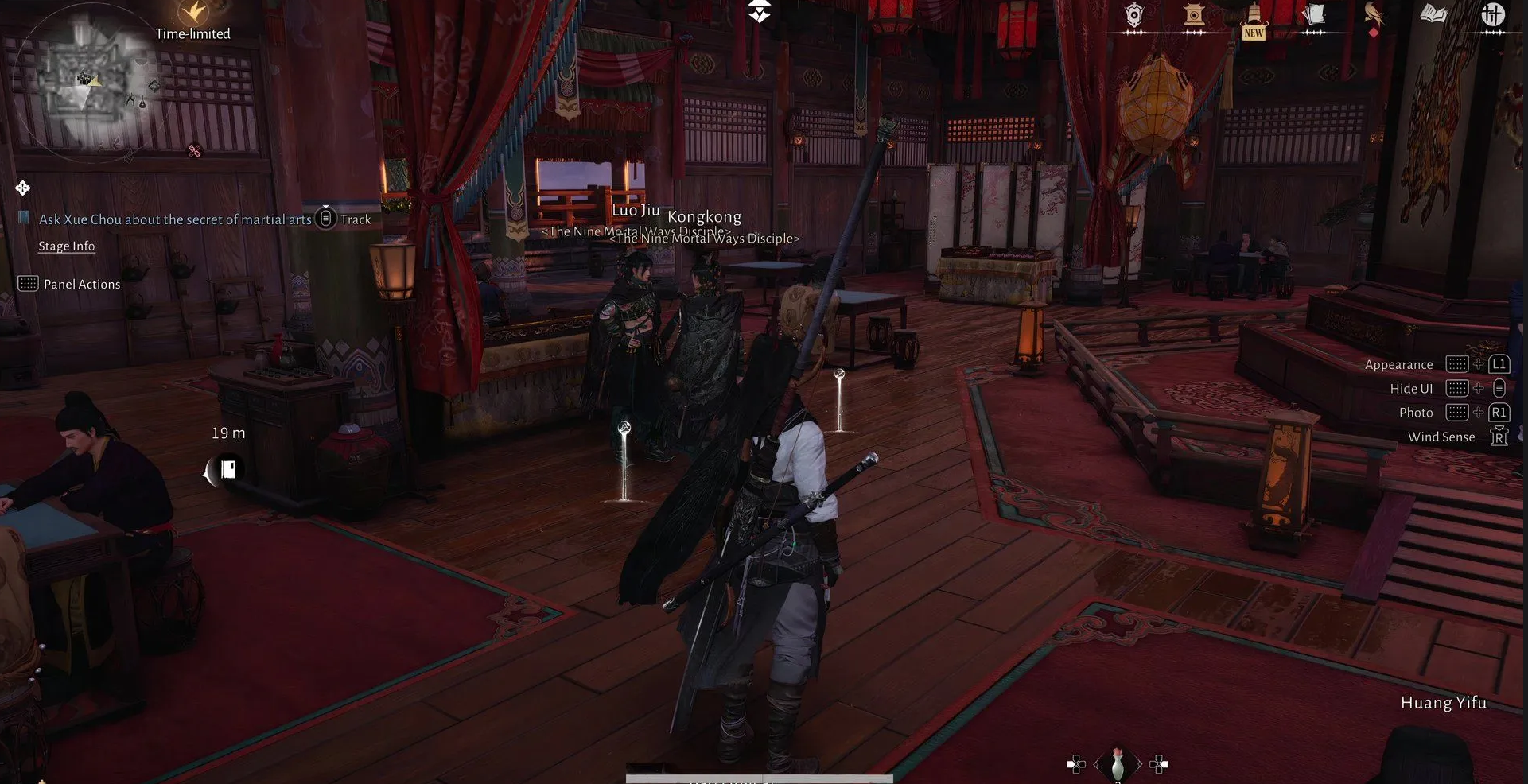
Task: Open the round swords emblem menu
Action: point(1493,14)
